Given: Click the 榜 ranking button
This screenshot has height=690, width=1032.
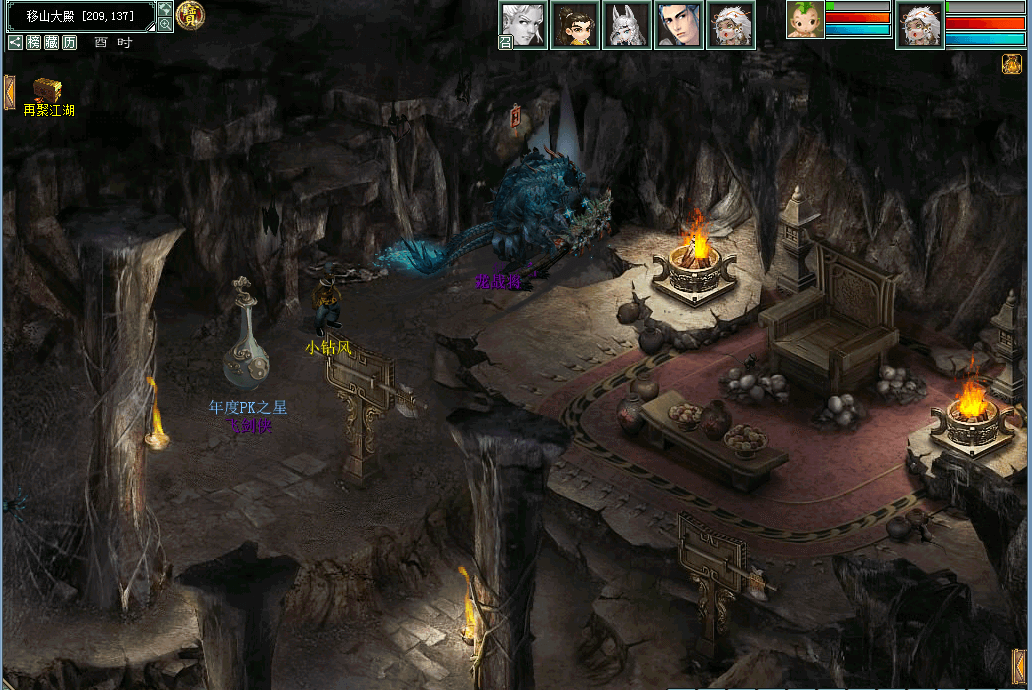Looking at the screenshot, I should click(x=34, y=42).
